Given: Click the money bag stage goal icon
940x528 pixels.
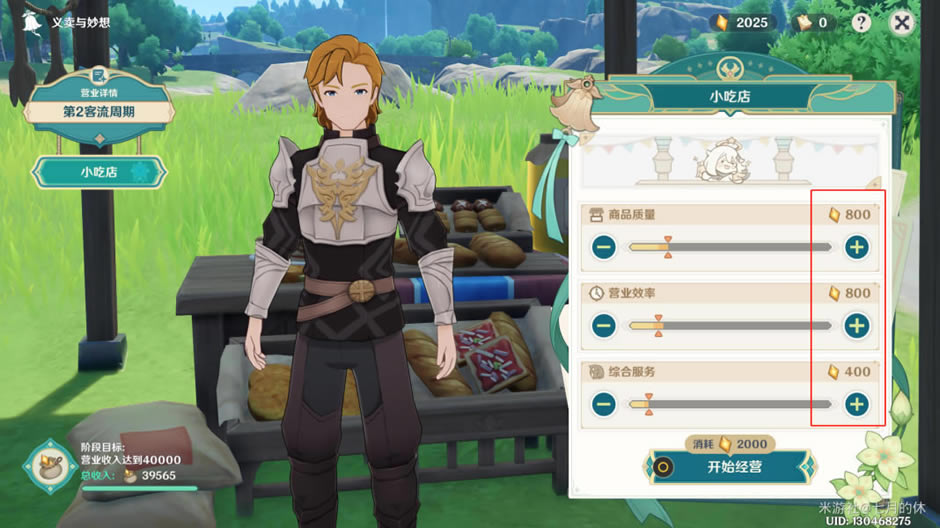Looking at the screenshot, I should pos(47,465).
